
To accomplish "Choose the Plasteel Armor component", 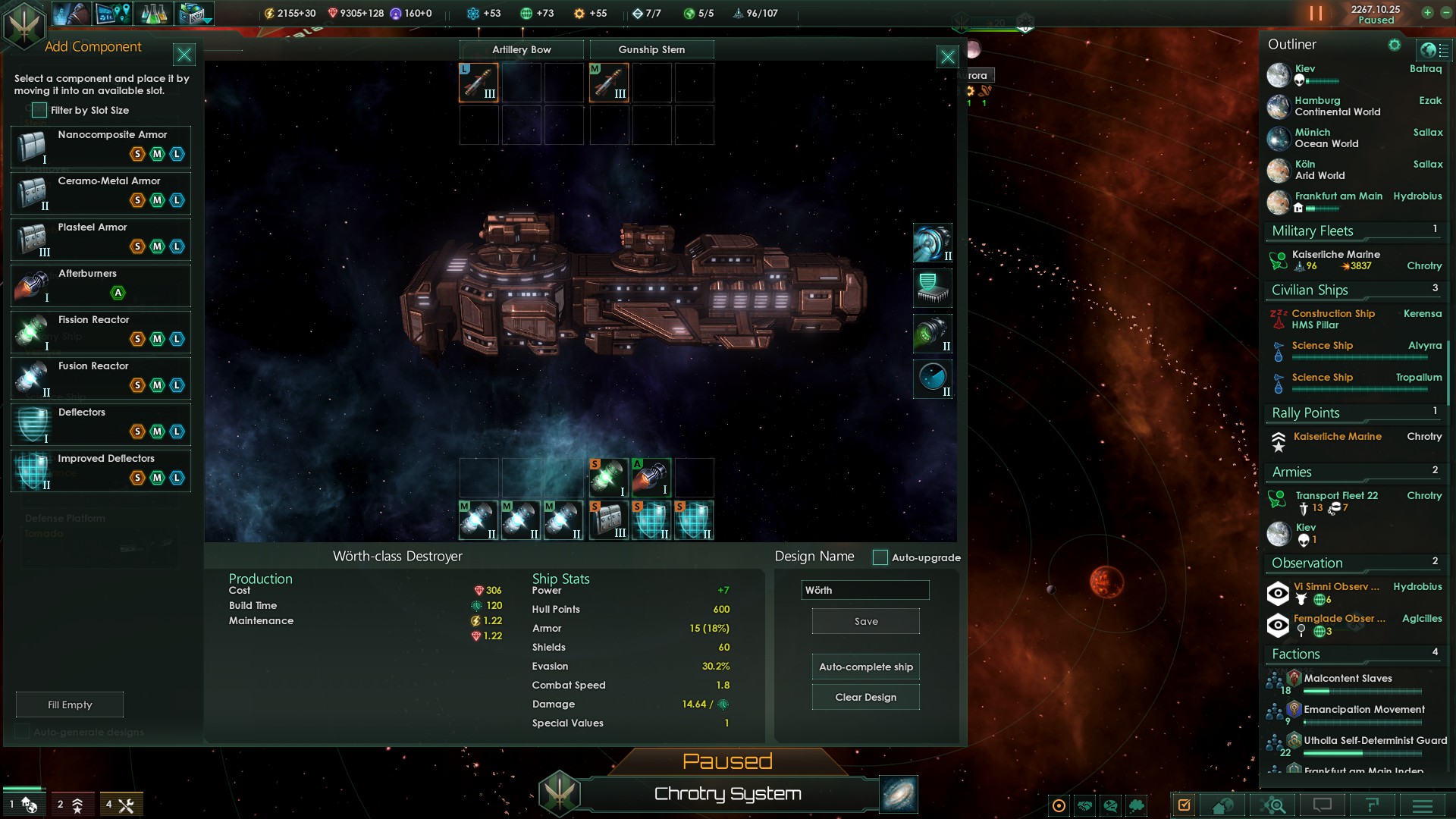I will click(101, 239).
